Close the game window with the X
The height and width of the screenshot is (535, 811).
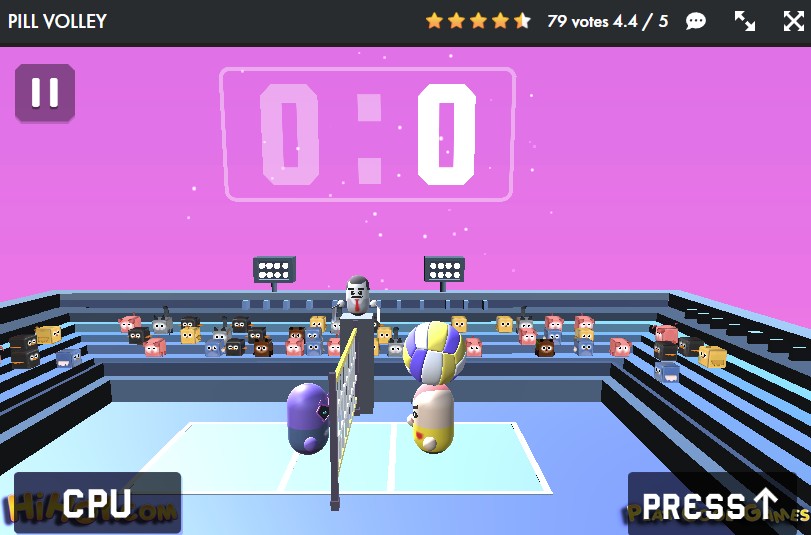(793, 21)
